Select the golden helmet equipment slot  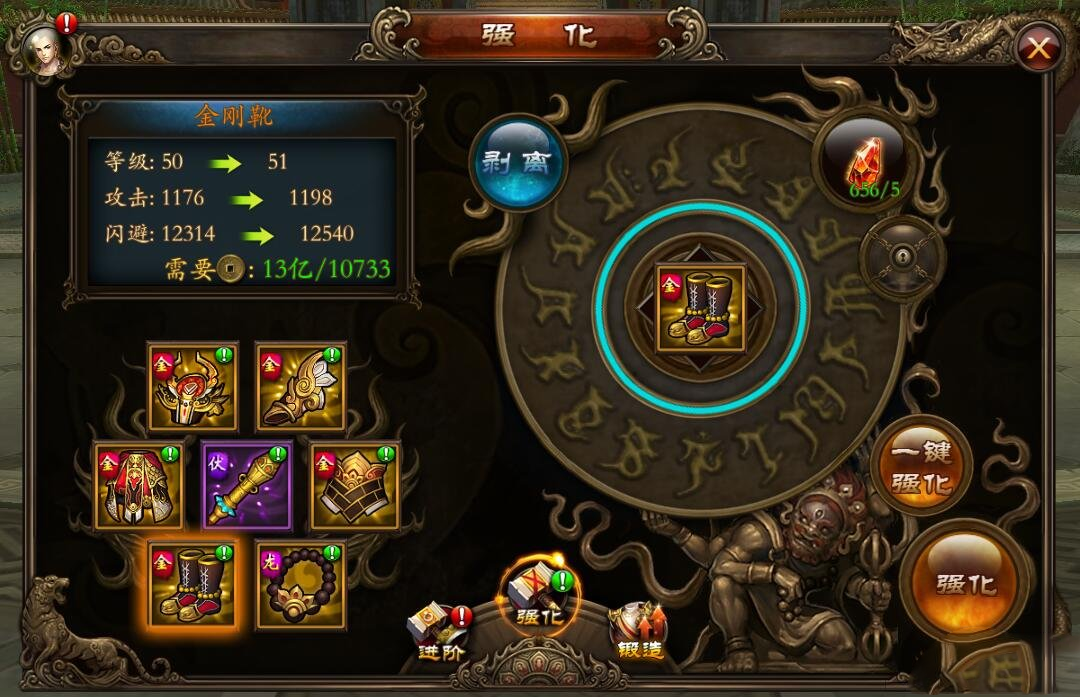pos(193,387)
